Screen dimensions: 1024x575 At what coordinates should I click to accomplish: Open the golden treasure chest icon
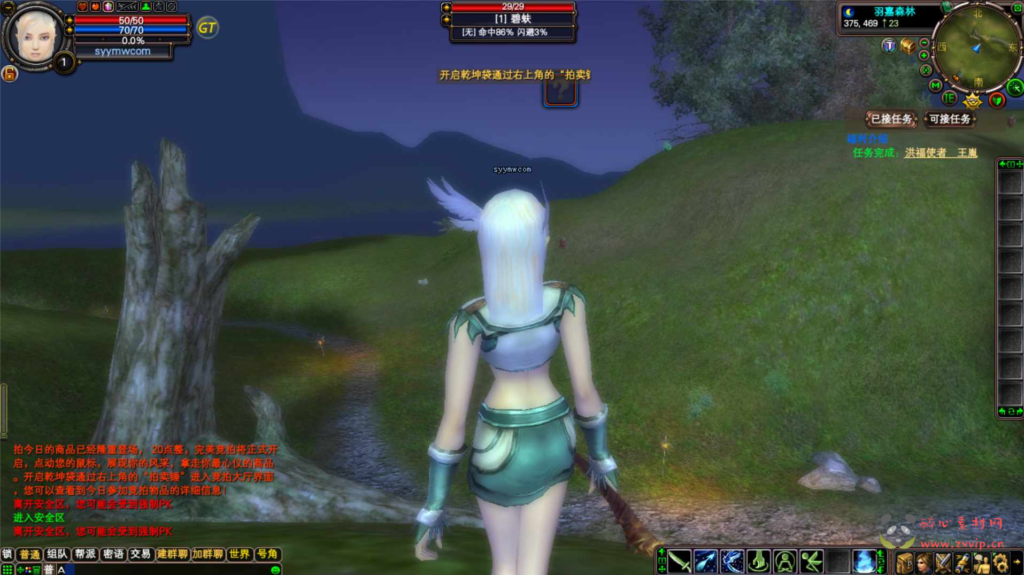pos(907,46)
